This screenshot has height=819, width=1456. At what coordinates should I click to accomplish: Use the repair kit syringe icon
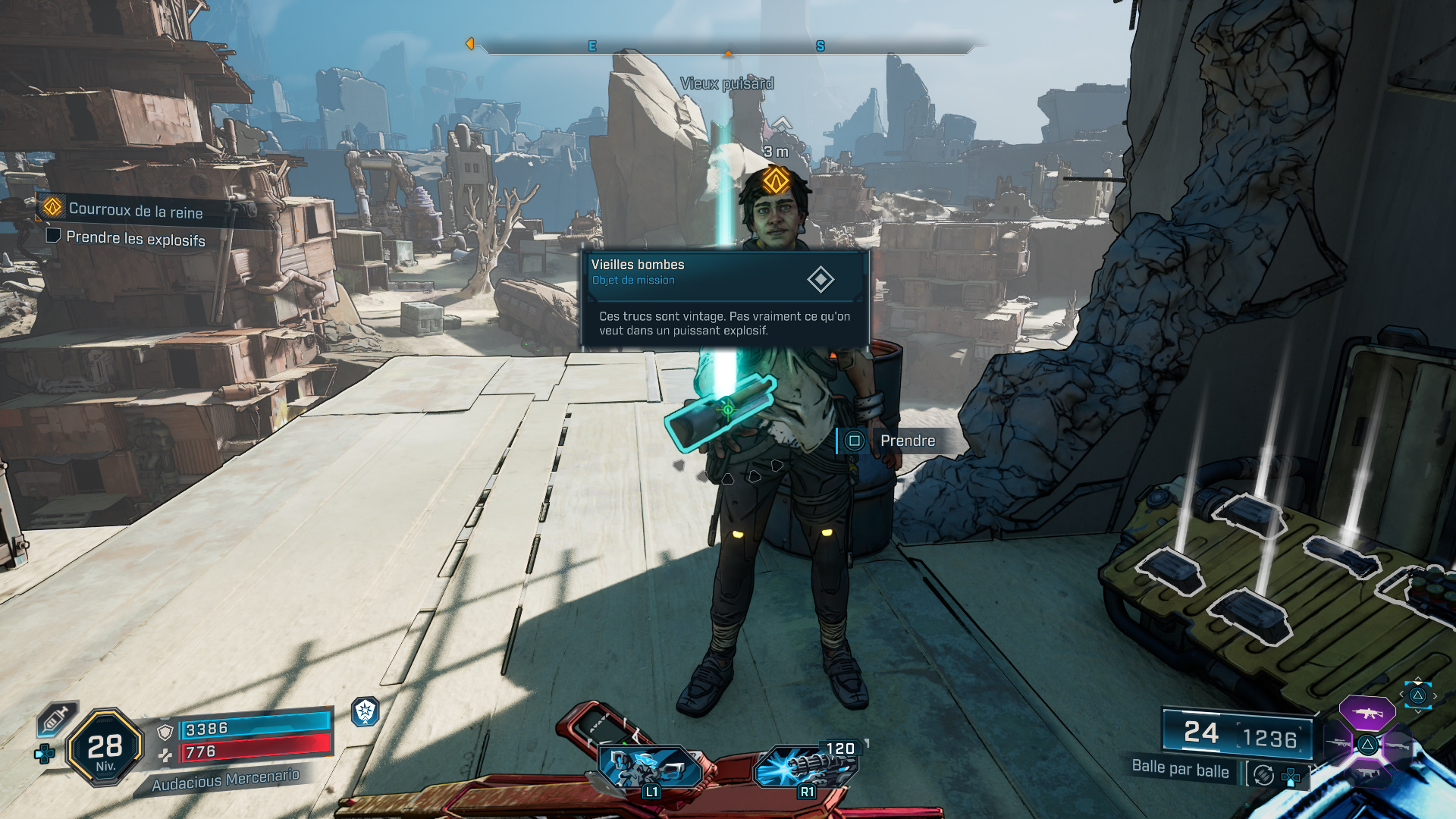click(x=57, y=718)
